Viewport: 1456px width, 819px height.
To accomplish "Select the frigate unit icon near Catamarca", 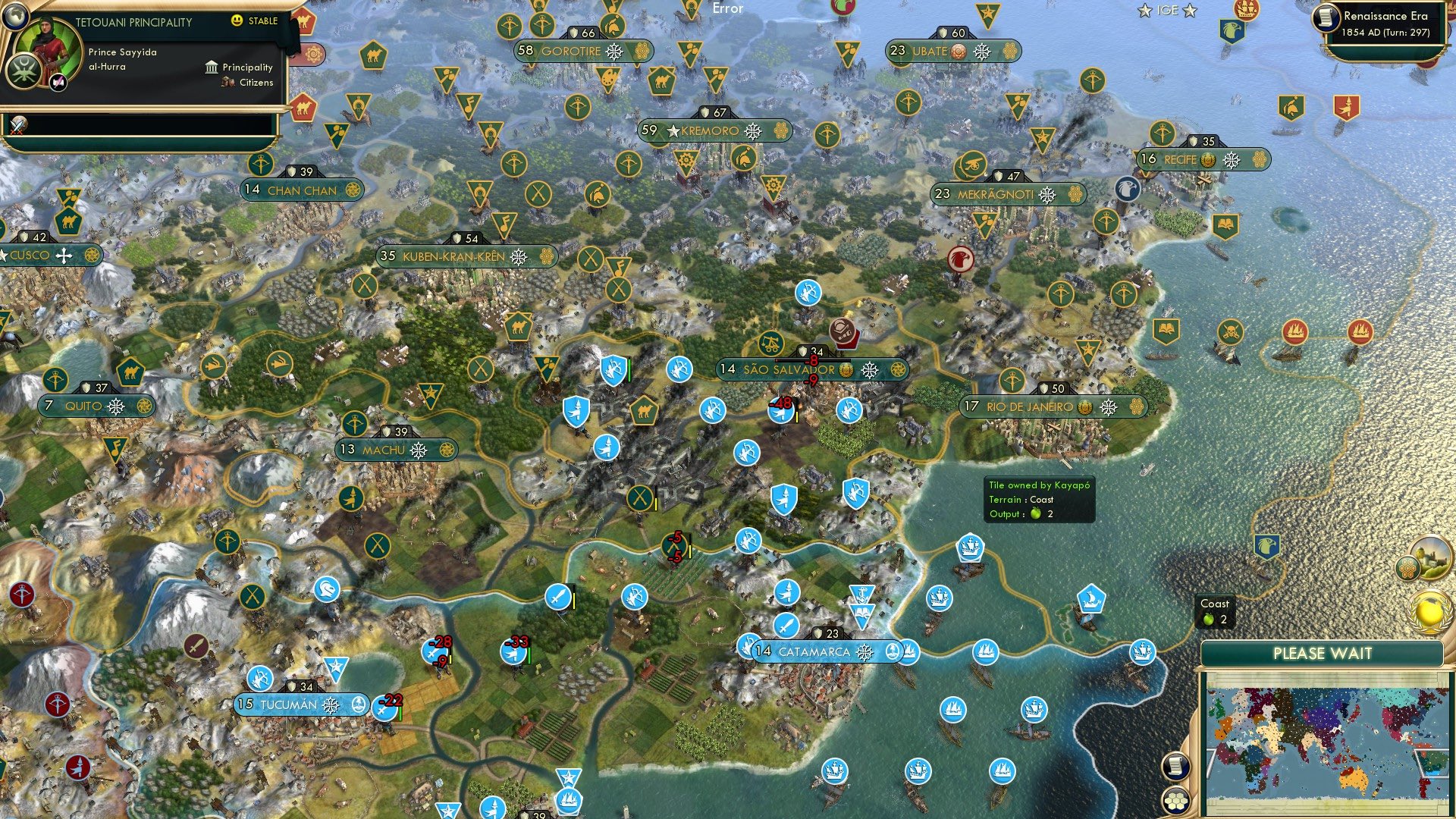I will pyautogui.click(x=908, y=651).
